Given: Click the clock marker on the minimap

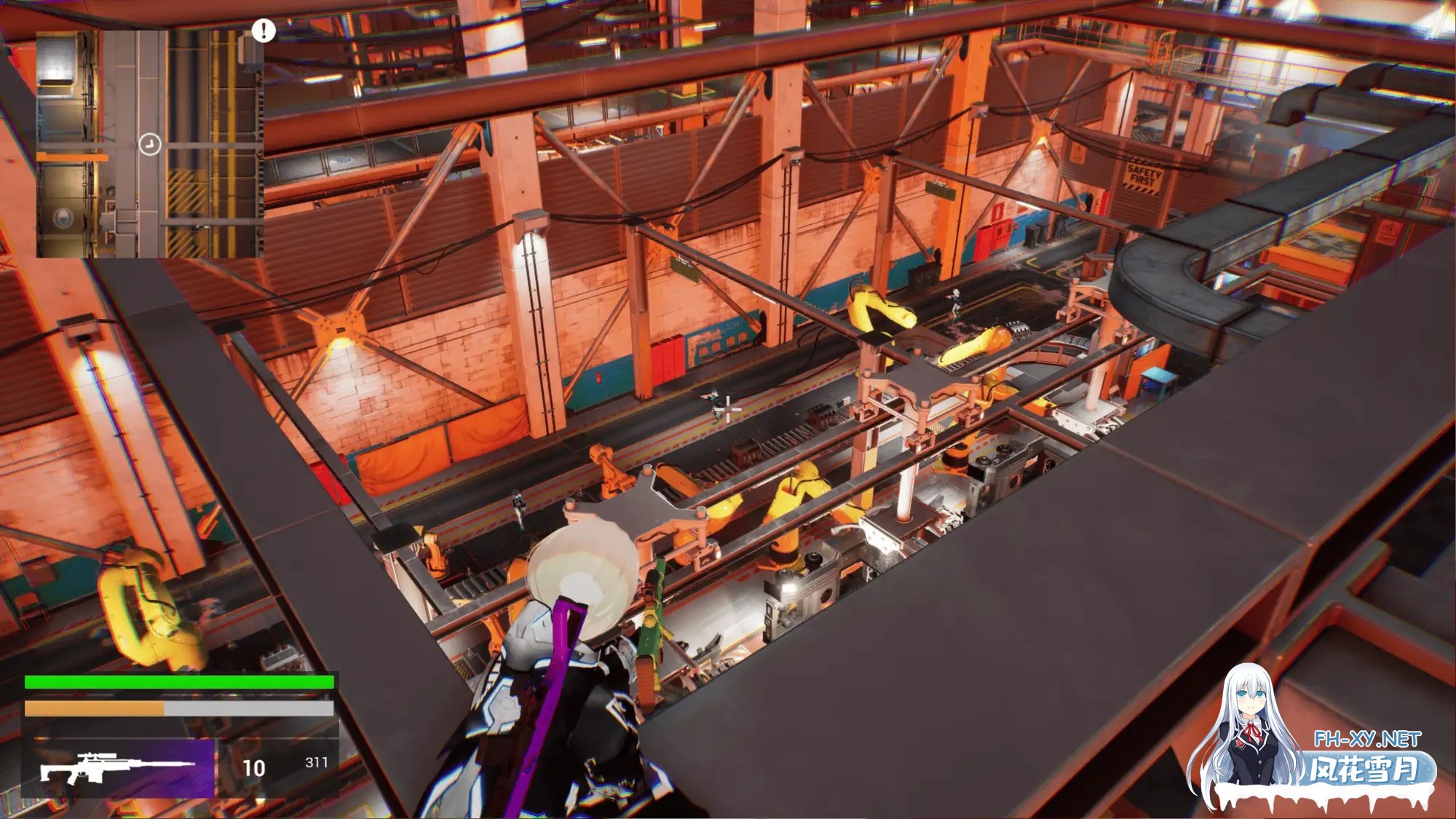Looking at the screenshot, I should (x=149, y=144).
